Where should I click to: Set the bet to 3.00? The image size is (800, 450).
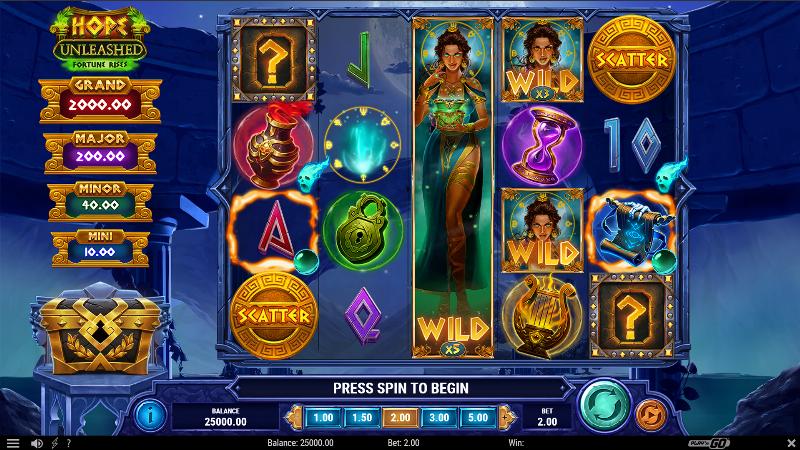coord(437,417)
